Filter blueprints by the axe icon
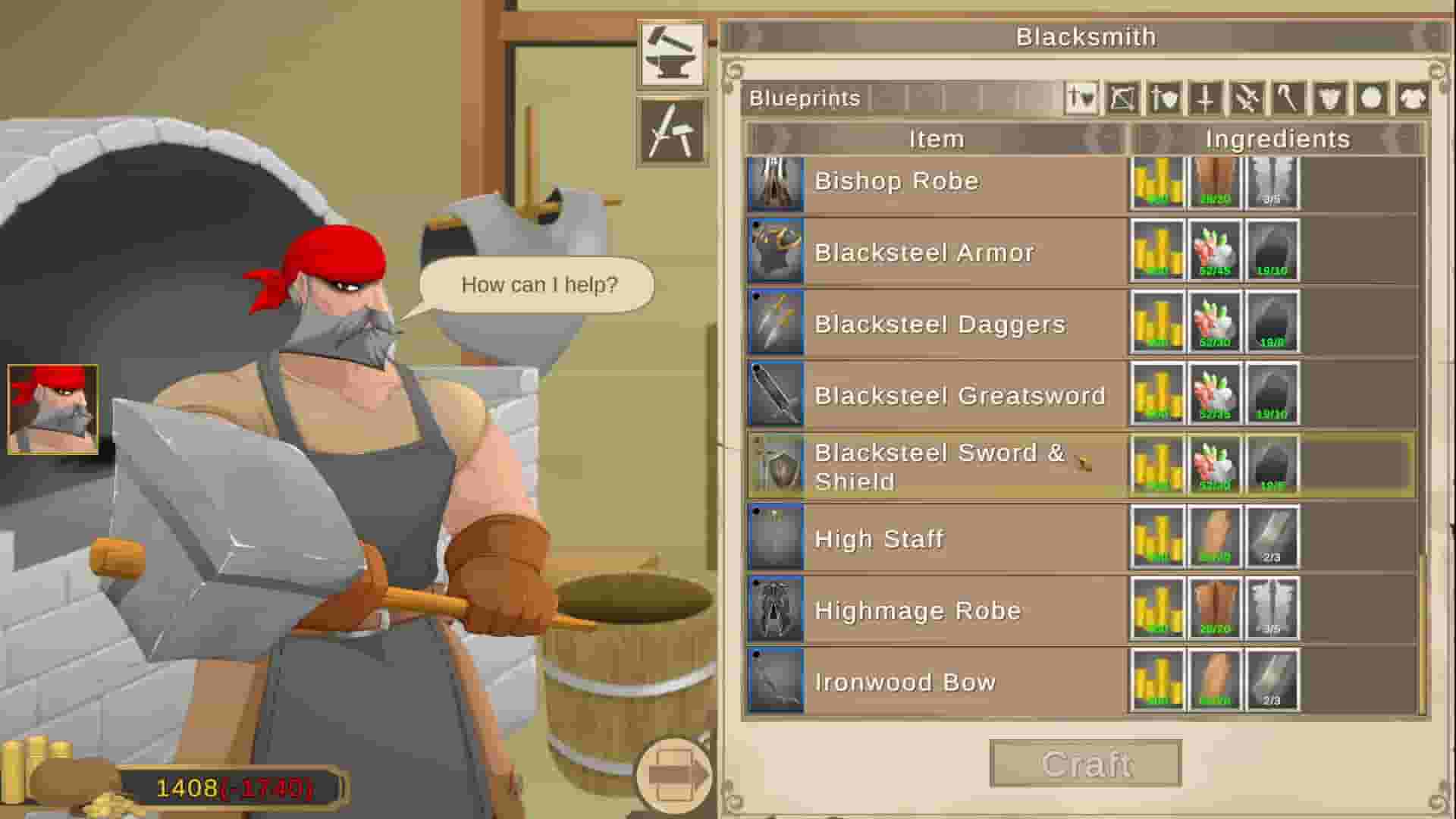Screen dimensions: 1456x819 tap(1288, 99)
